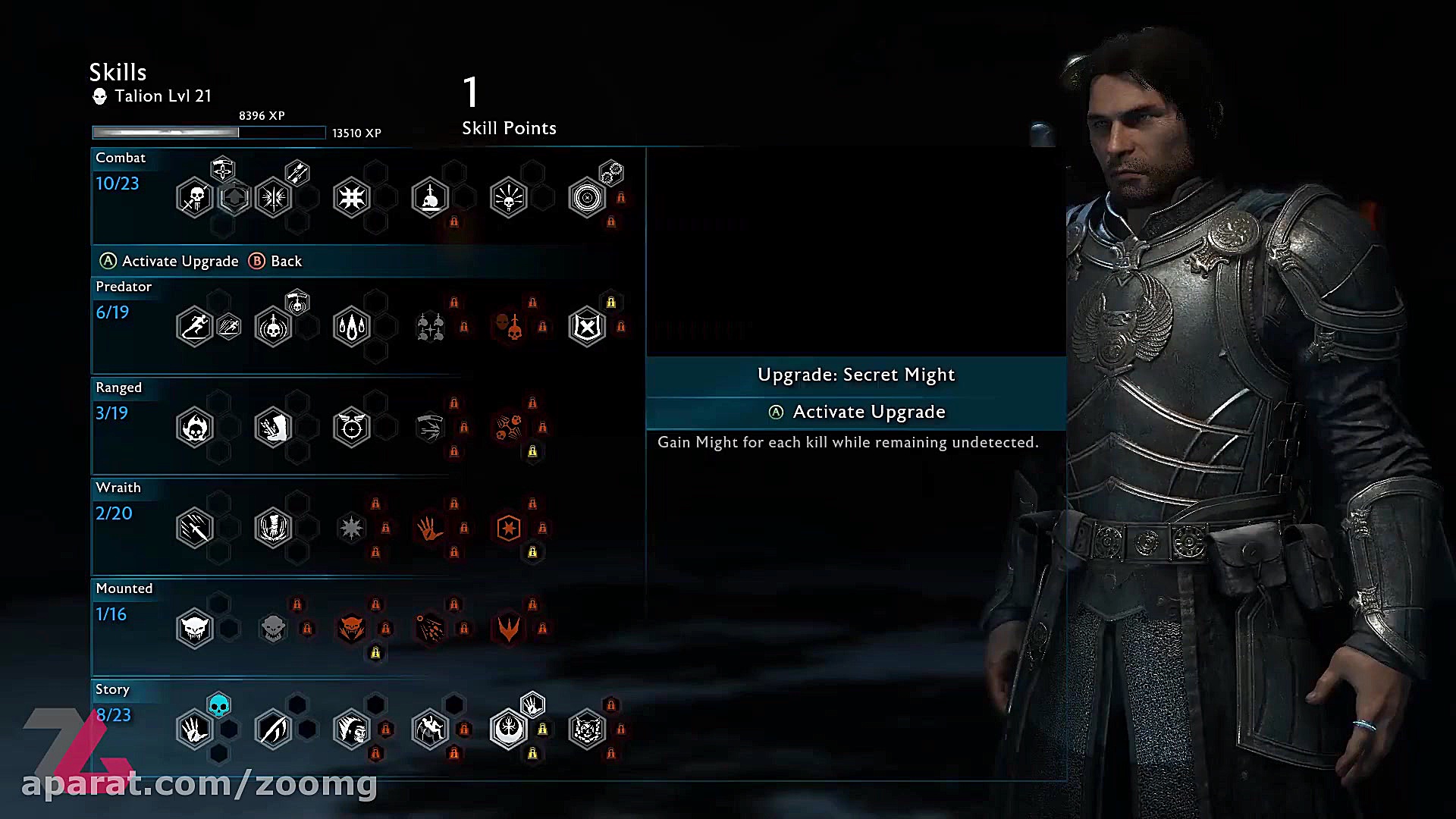Viewport: 1456px width, 819px height.
Task: Select the dagger-streak Wraith skill
Action: click(x=195, y=528)
